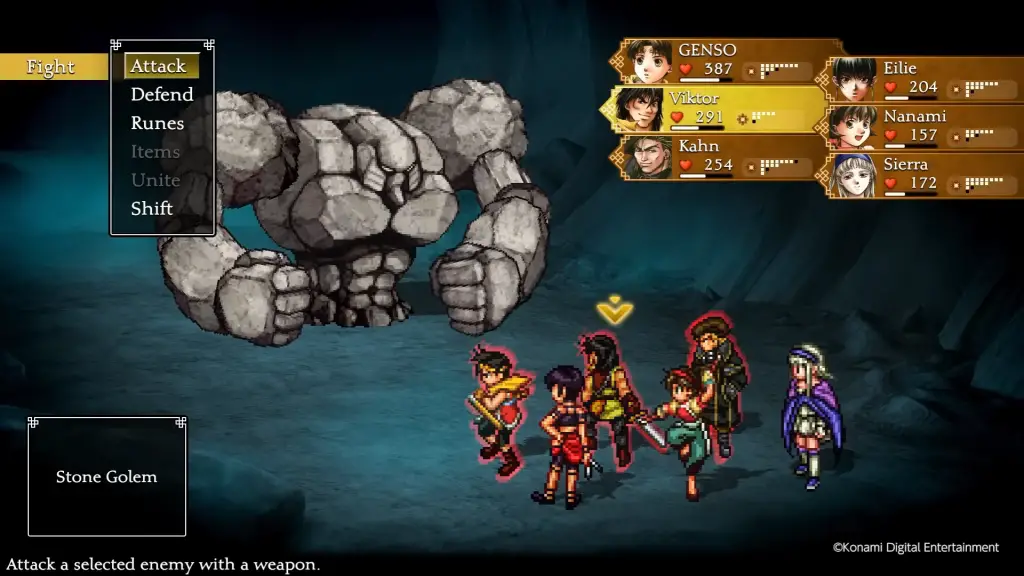Pick Viktor's highlighted party panel
The height and width of the screenshot is (576, 1024).
click(715, 108)
